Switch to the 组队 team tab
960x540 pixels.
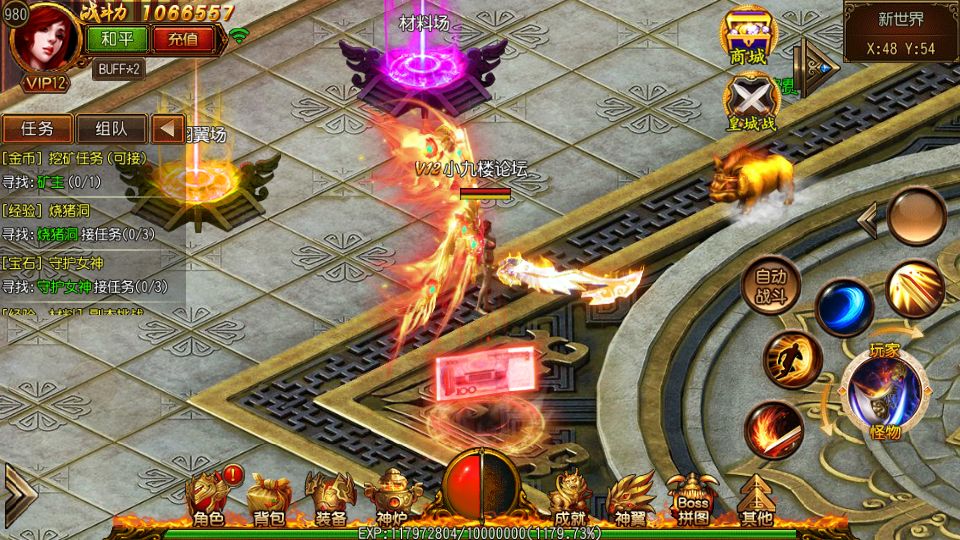[111, 128]
